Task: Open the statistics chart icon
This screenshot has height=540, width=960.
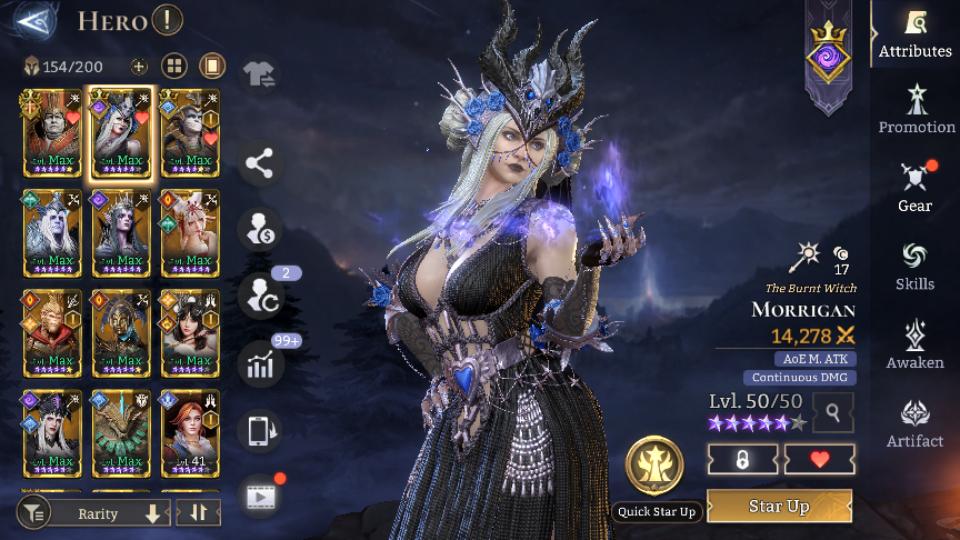Action: pos(260,365)
